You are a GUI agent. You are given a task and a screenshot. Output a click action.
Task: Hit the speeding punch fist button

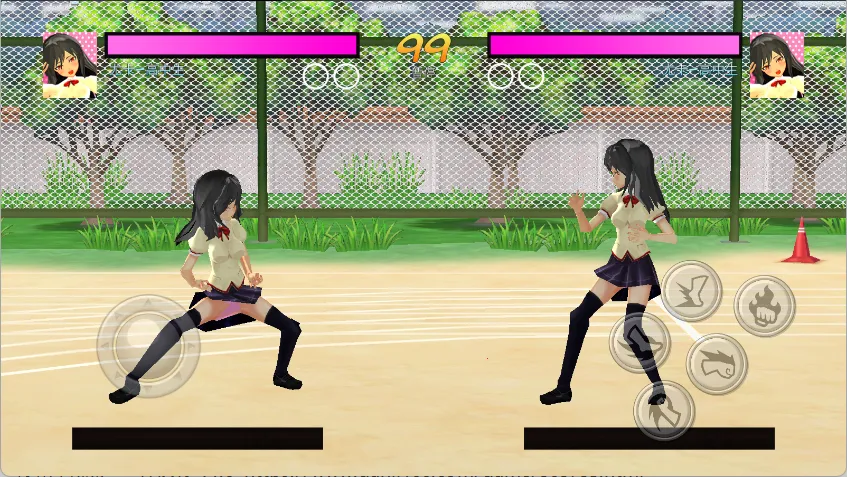click(717, 363)
